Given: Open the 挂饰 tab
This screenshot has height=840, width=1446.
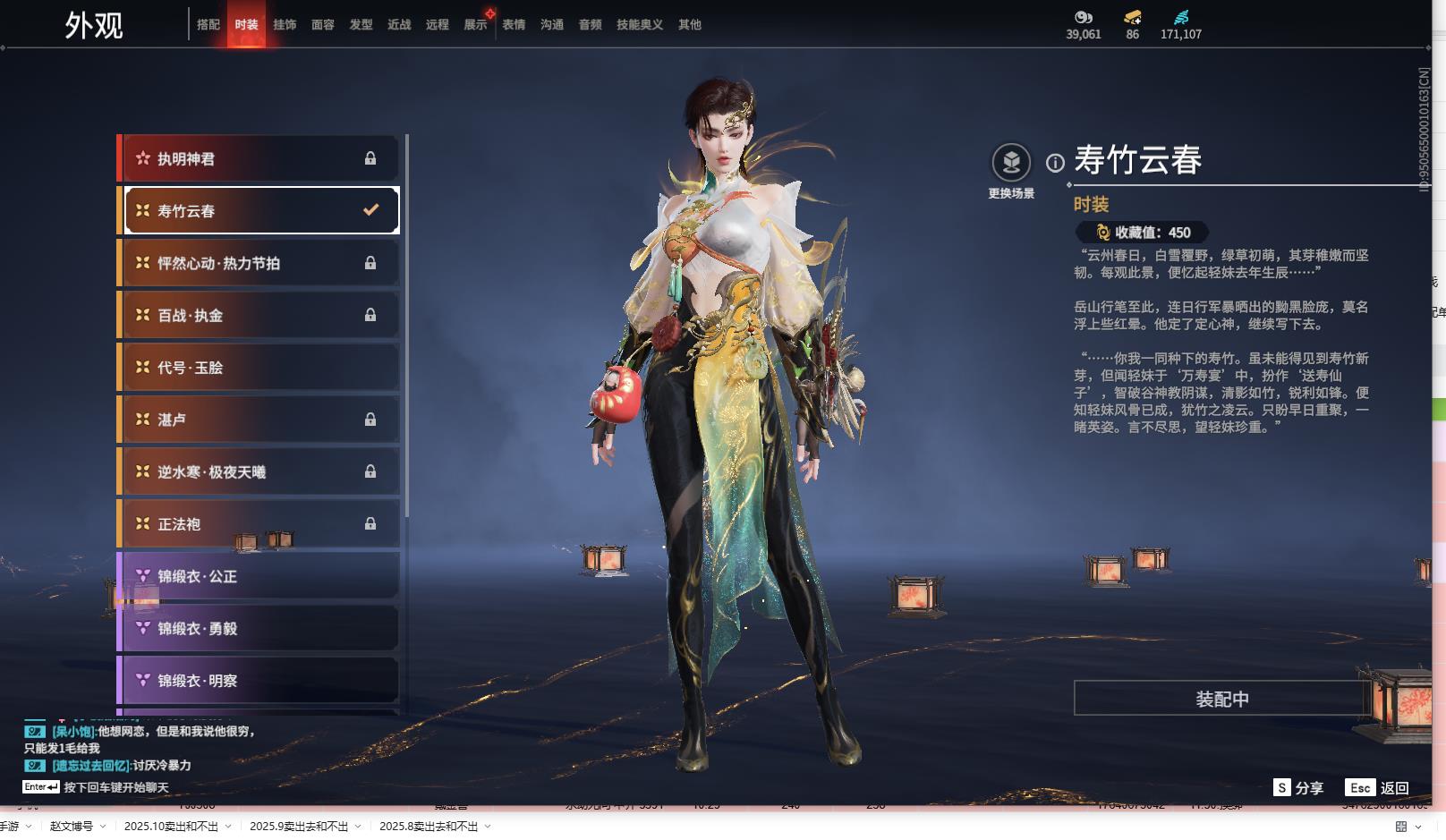Looking at the screenshot, I should [285, 25].
